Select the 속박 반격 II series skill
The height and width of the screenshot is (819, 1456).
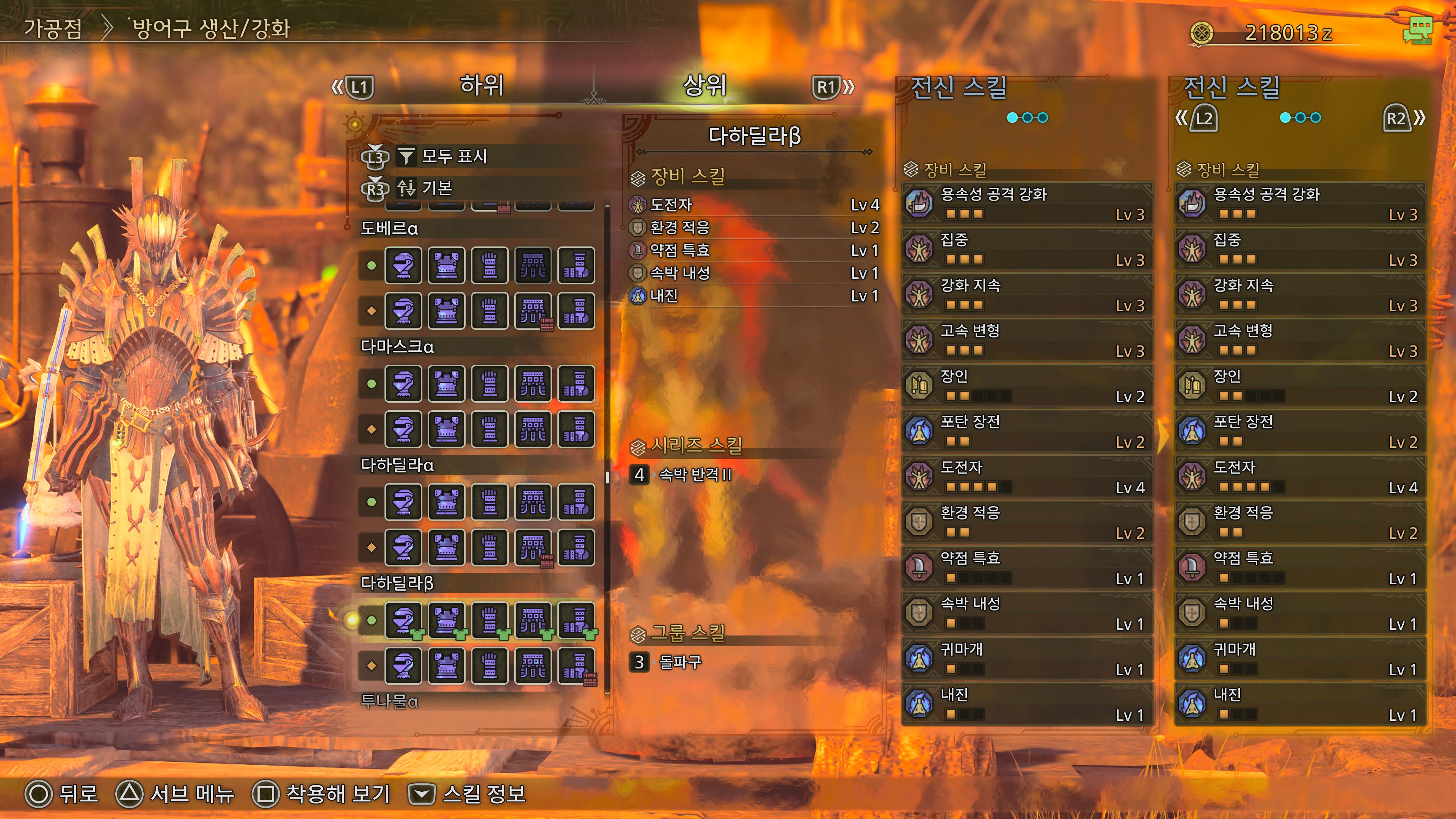[x=695, y=474]
